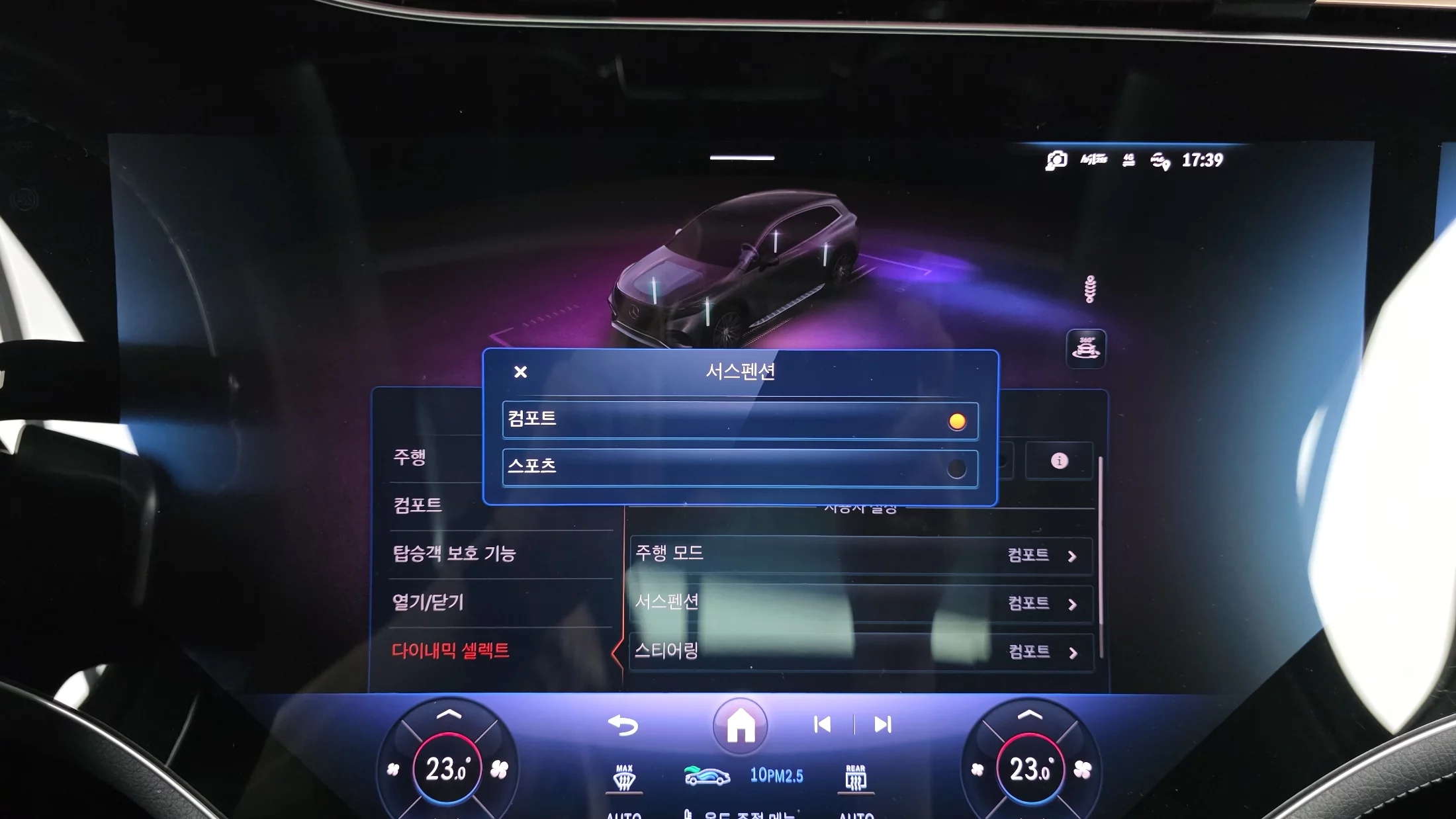1456x819 pixels.
Task: Skip to the previous track
Action: 823,725
